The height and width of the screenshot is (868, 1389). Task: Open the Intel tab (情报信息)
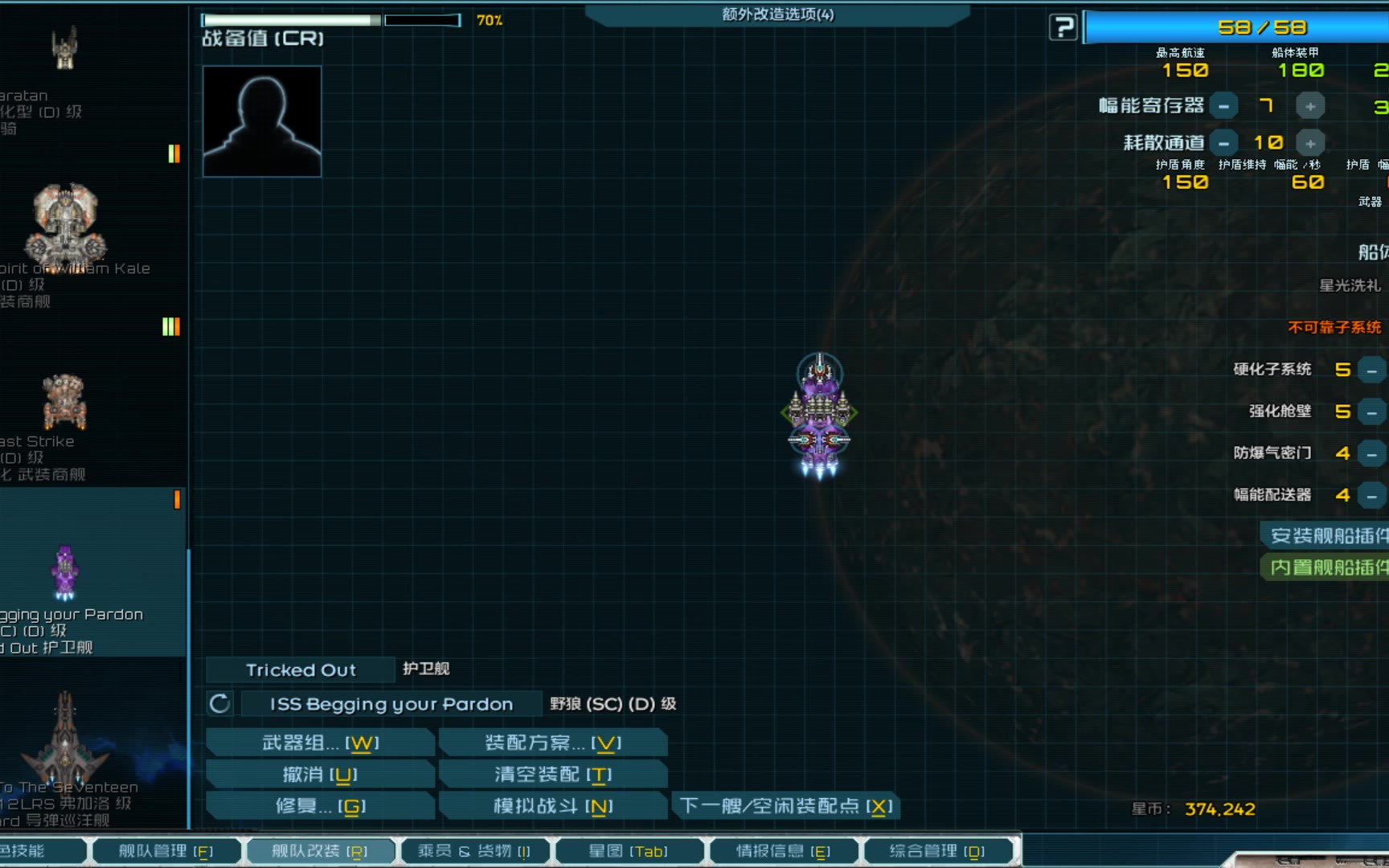tap(782, 851)
